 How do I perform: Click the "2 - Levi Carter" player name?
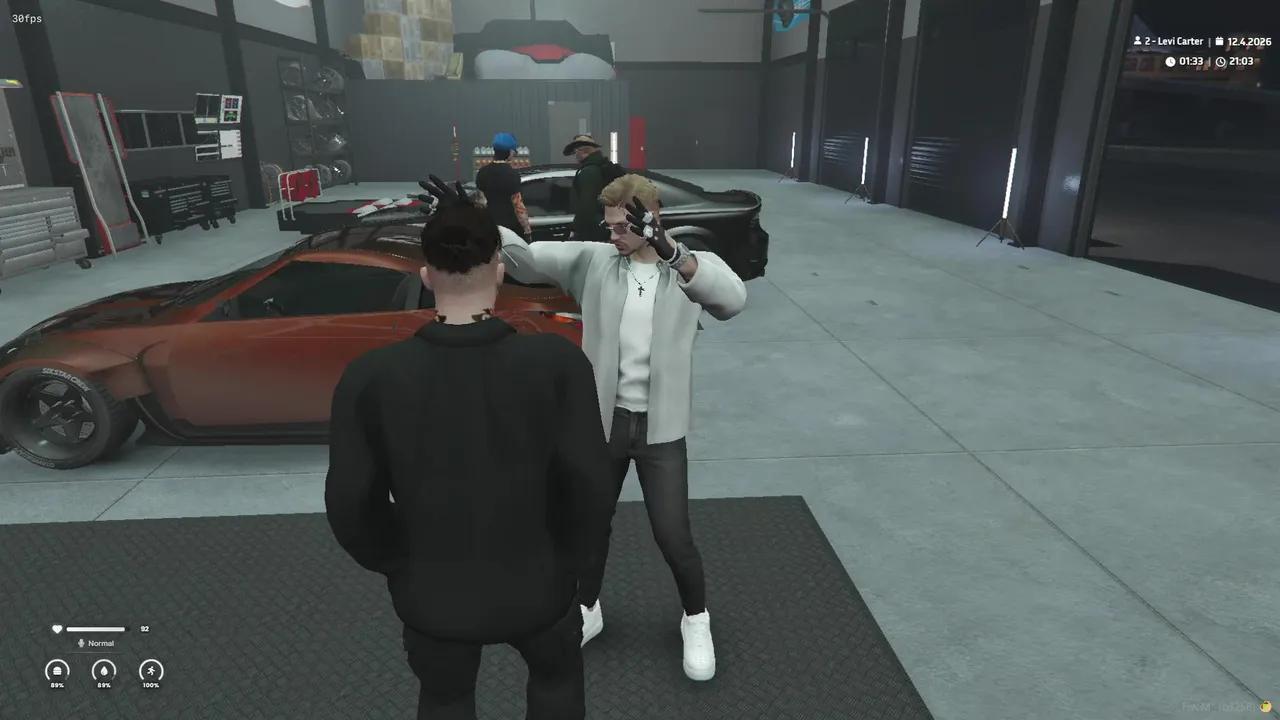tap(1174, 41)
